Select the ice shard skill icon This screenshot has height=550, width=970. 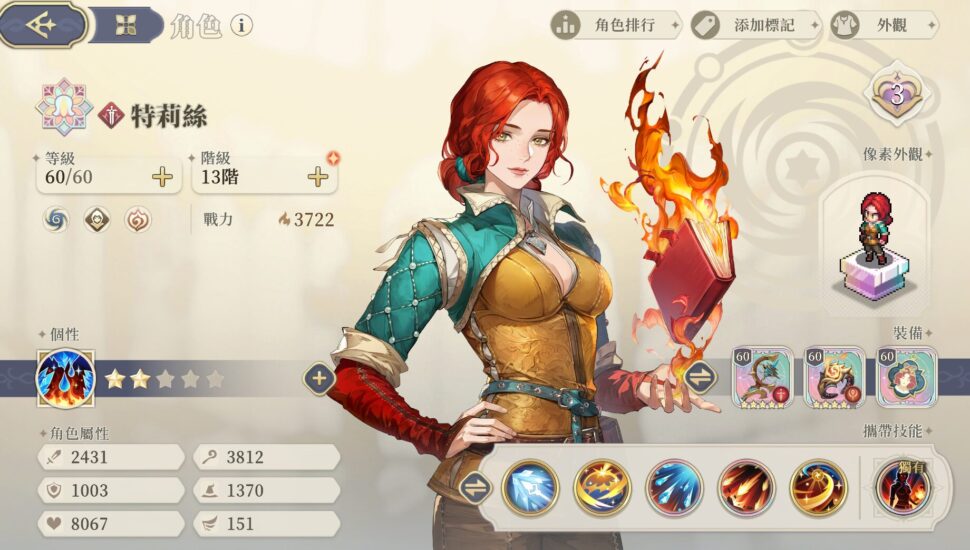coord(530,488)
